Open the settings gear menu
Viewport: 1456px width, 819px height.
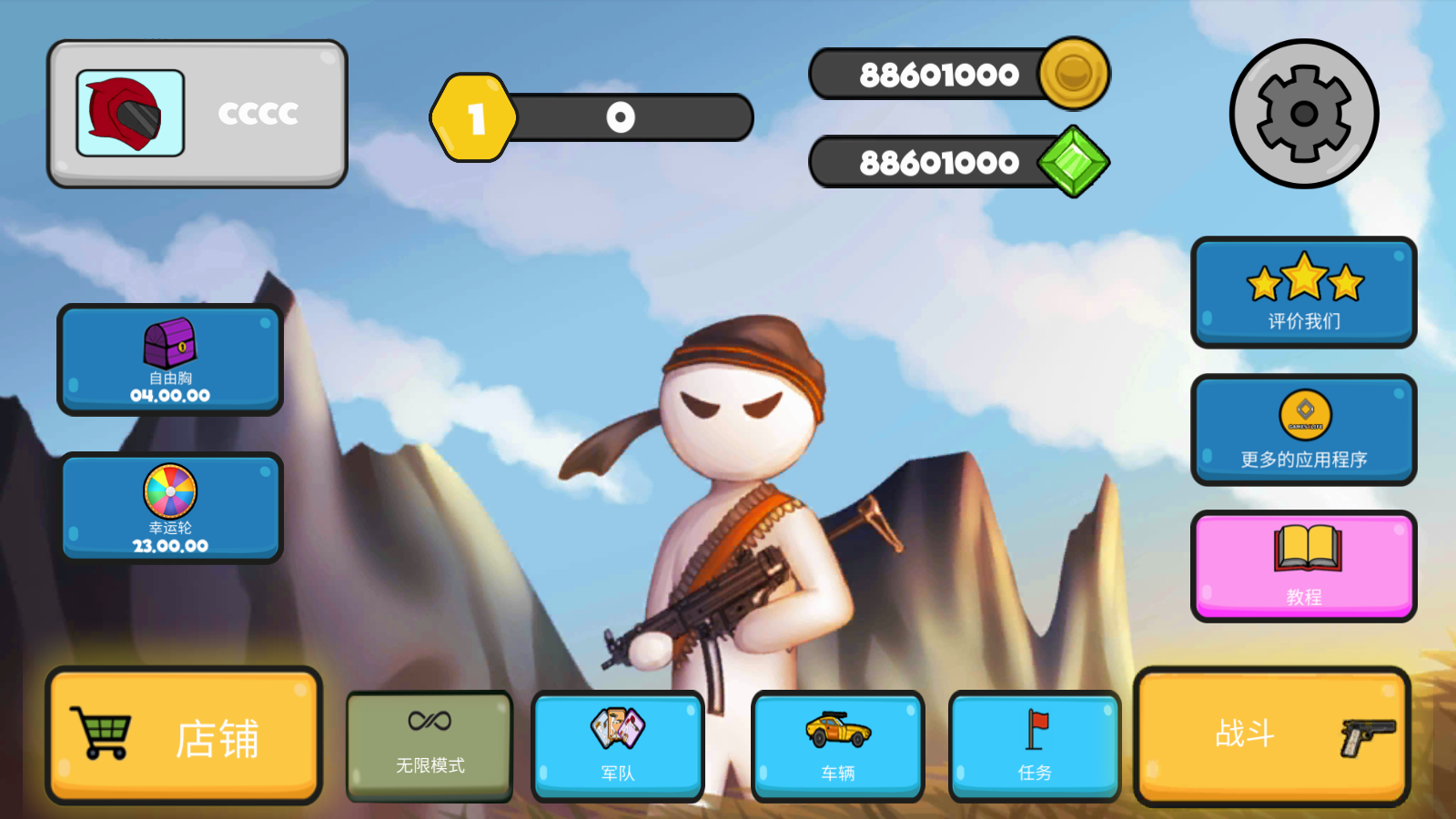coord(1303,114)
